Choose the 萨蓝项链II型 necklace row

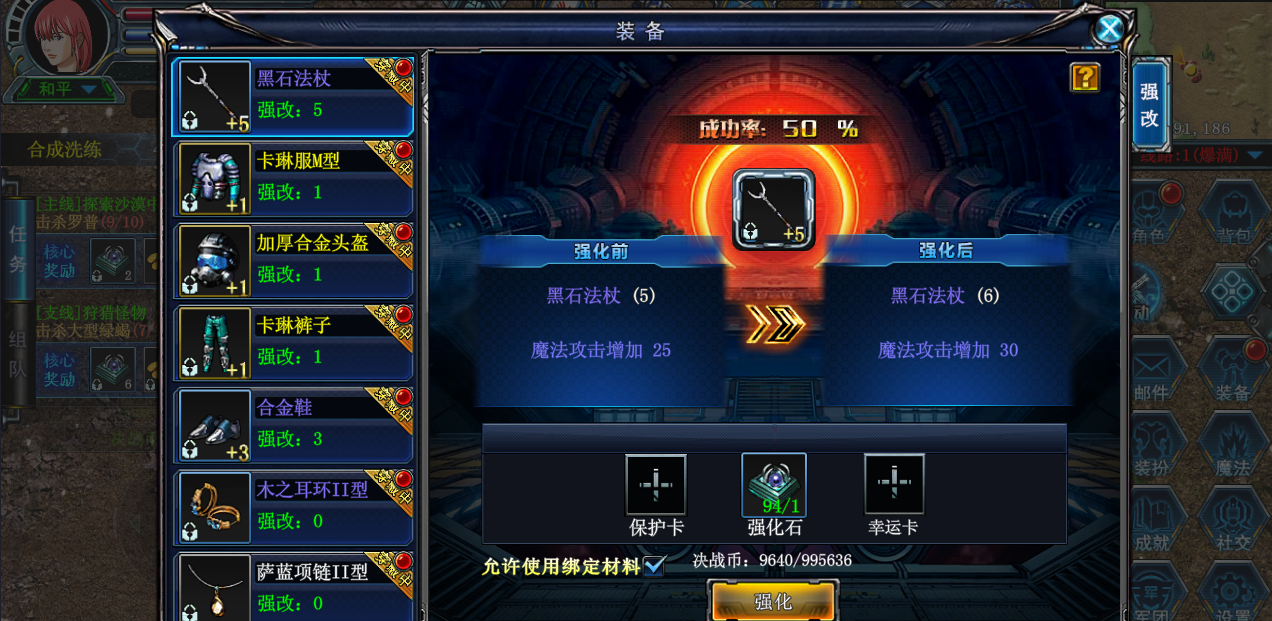coord(293,588)
